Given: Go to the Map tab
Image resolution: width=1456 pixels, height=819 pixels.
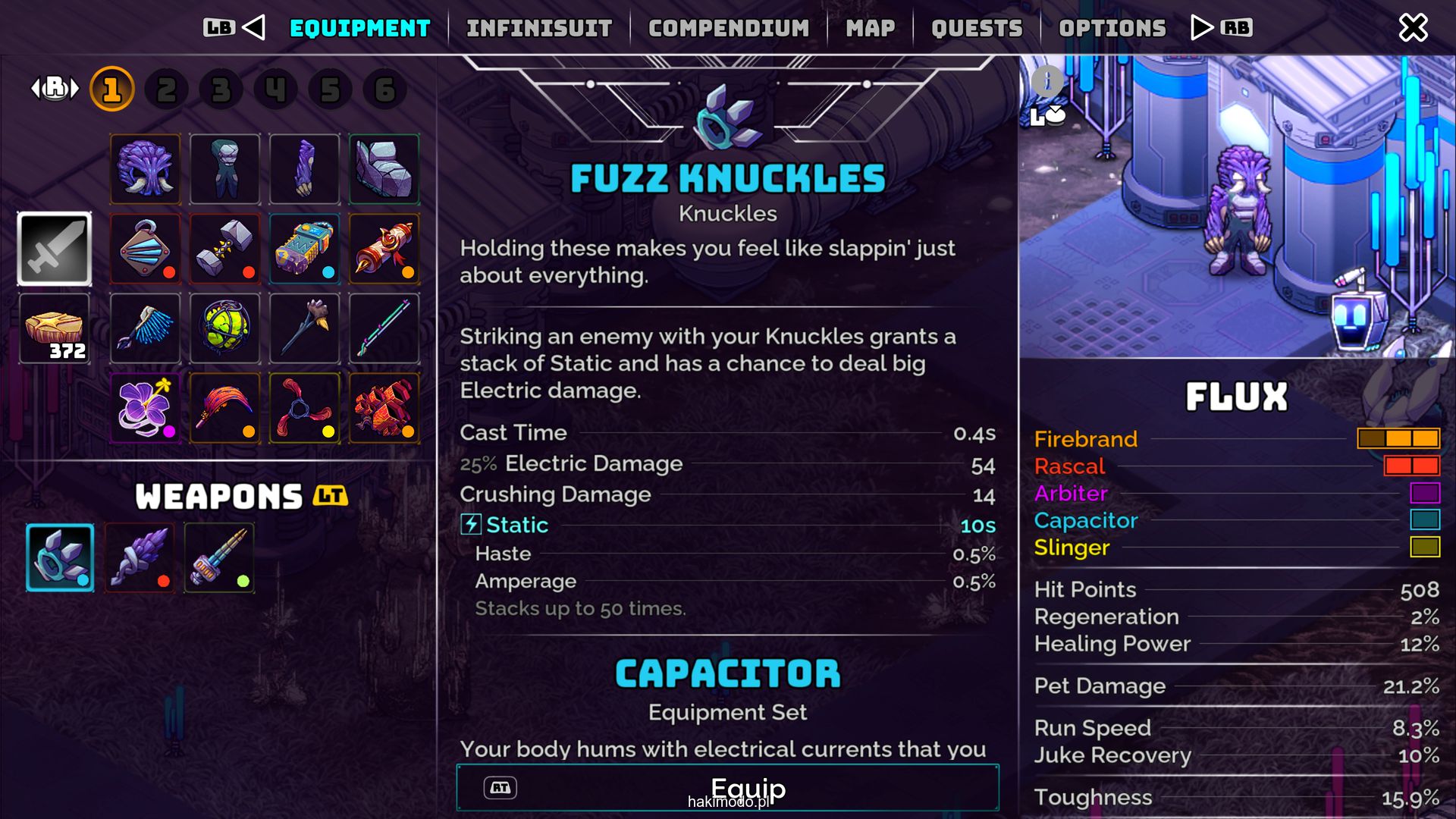Looking at the screenshot, I should pyautogui.click(x=870, y=28).
